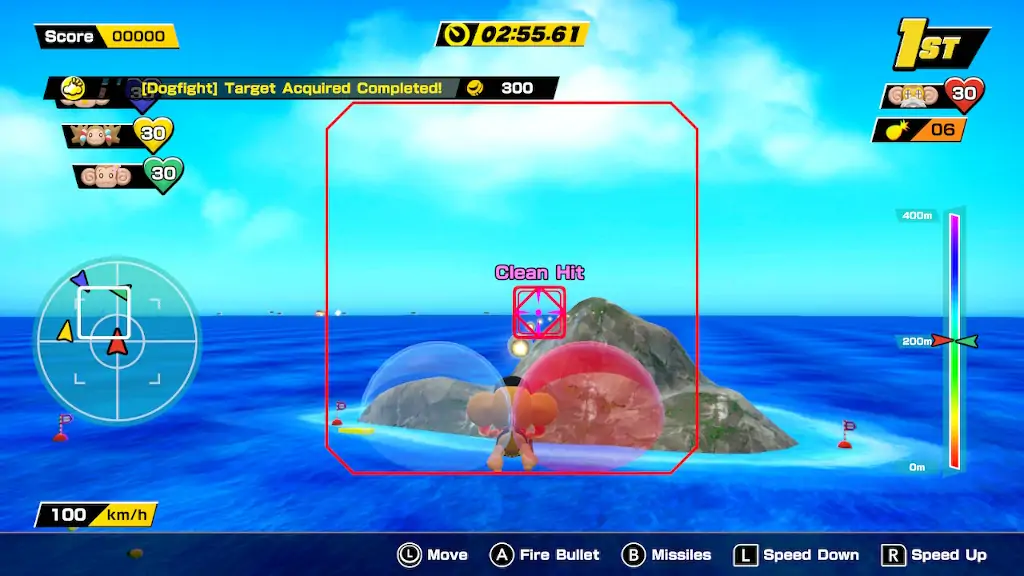This screenshot has width=1024, height=576.
Task: Select the opponent portrait with green heart
Action: [x=109, y=175]
